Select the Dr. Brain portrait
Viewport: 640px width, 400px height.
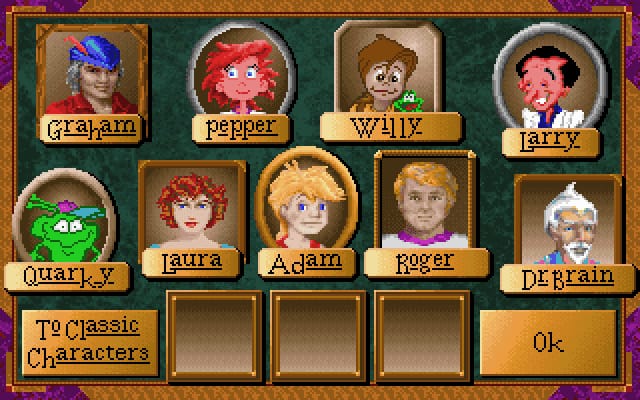coord(566,224)
